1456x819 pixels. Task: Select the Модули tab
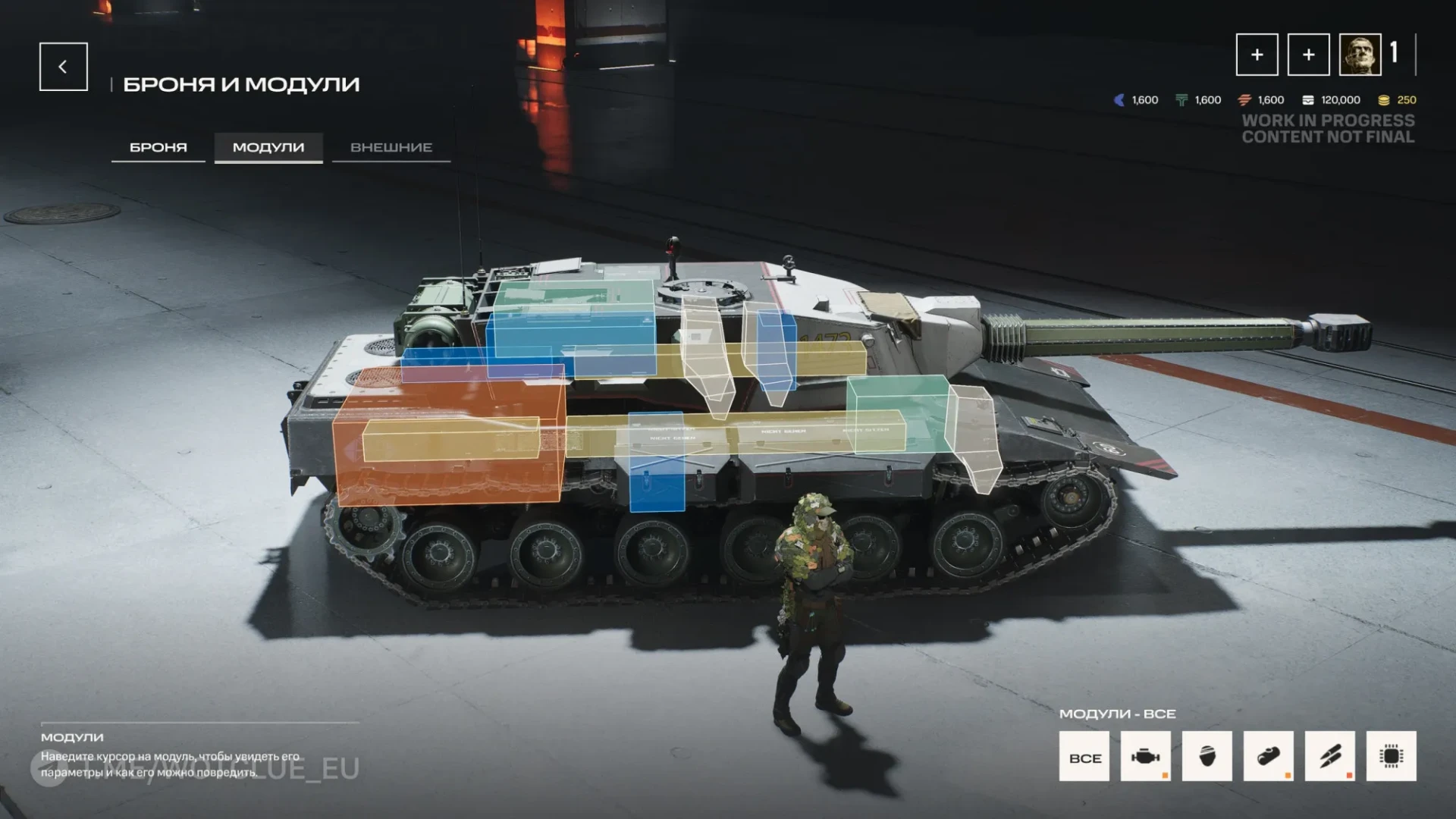(x=268, y=147)
